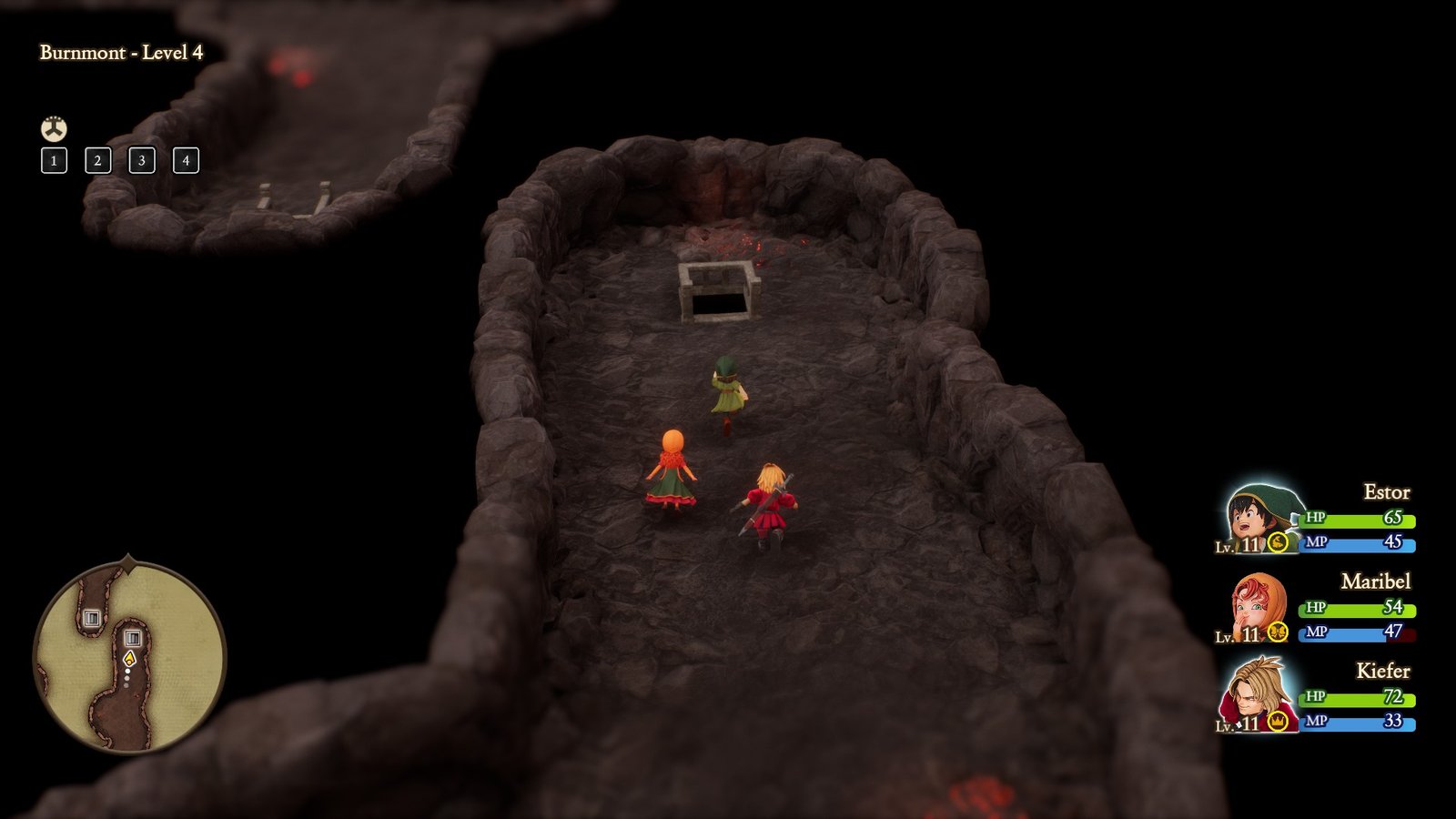Click Maribel's yellow vocation badge icon
Screen dimensions: 1456x819
click(1278, 631)
